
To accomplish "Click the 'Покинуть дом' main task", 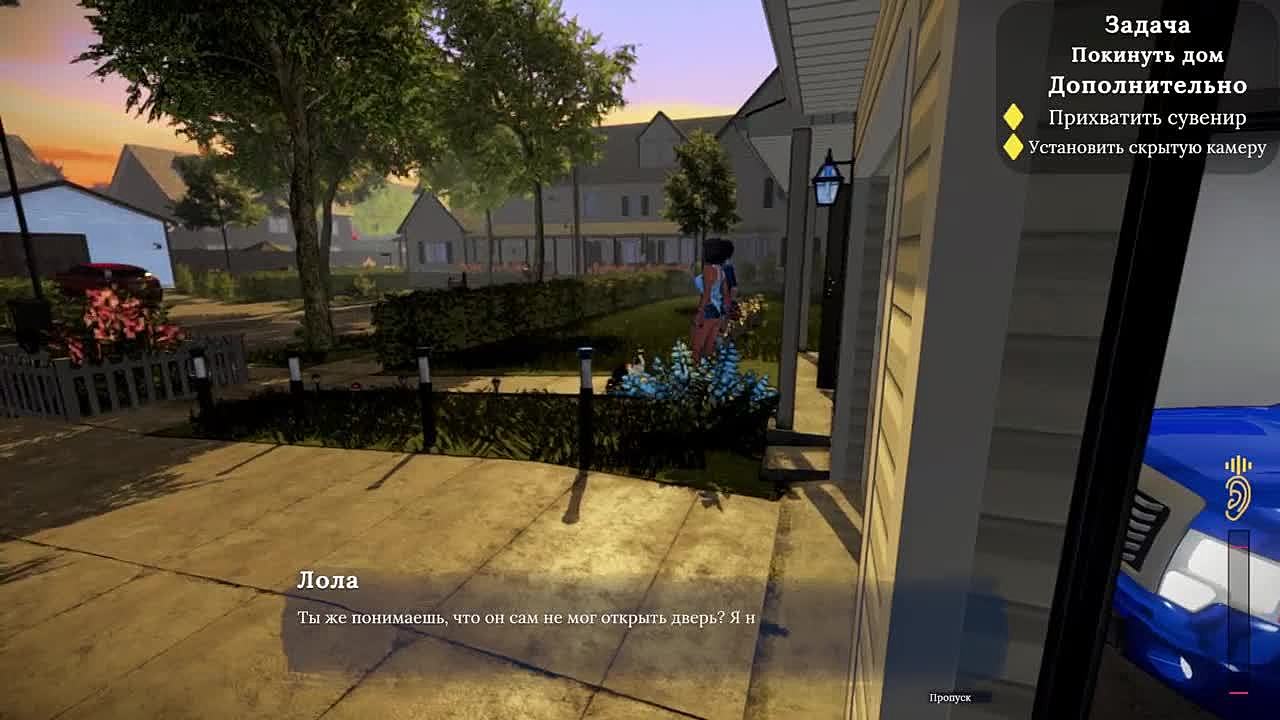I will coord(1147,56).
